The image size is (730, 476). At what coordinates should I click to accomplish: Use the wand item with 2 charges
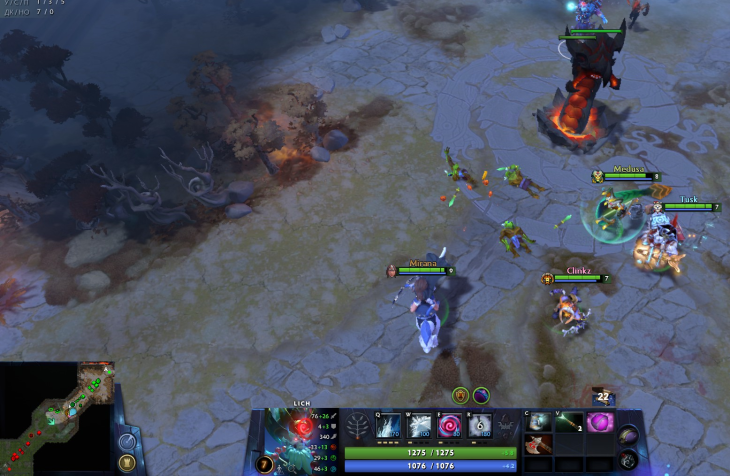[570, 422]
